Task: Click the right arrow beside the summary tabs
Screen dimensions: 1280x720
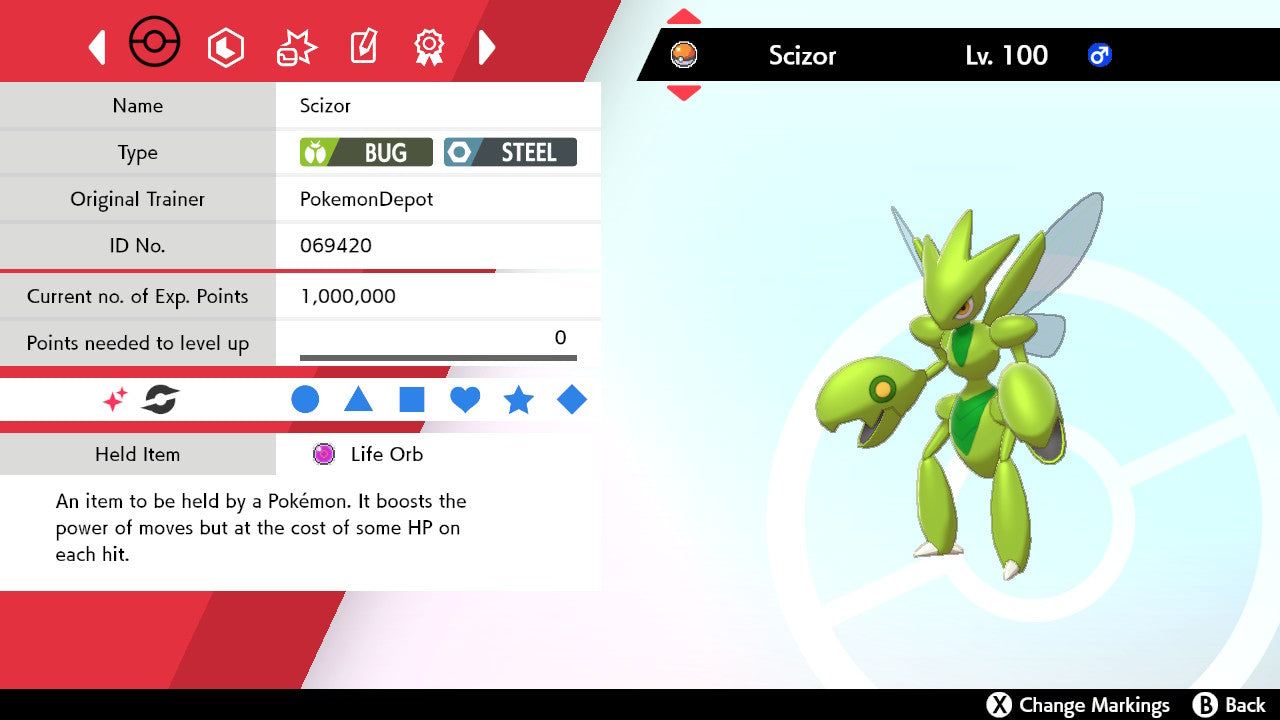Action: 487,47
